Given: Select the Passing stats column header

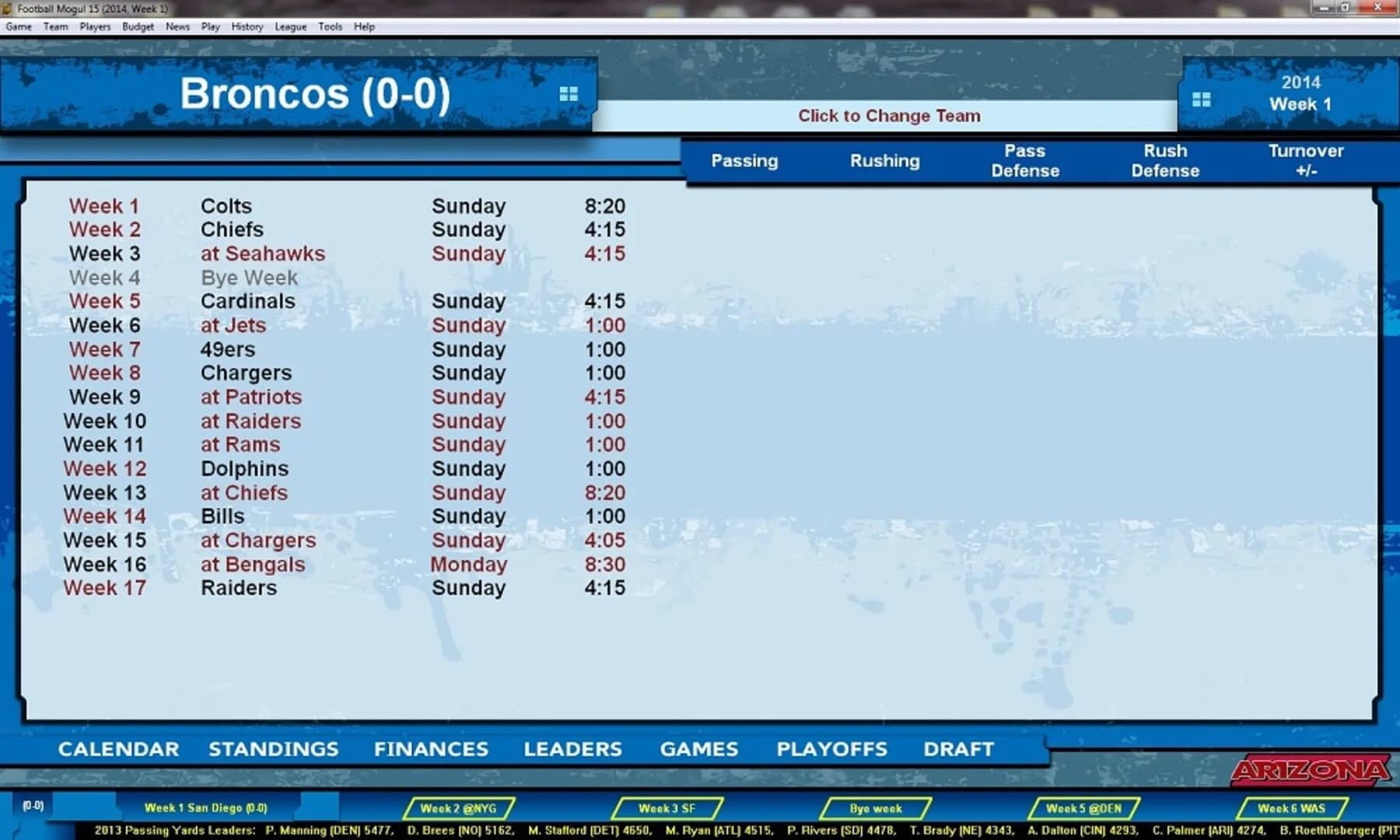Looking at the screenshot, I should (744, 160).
